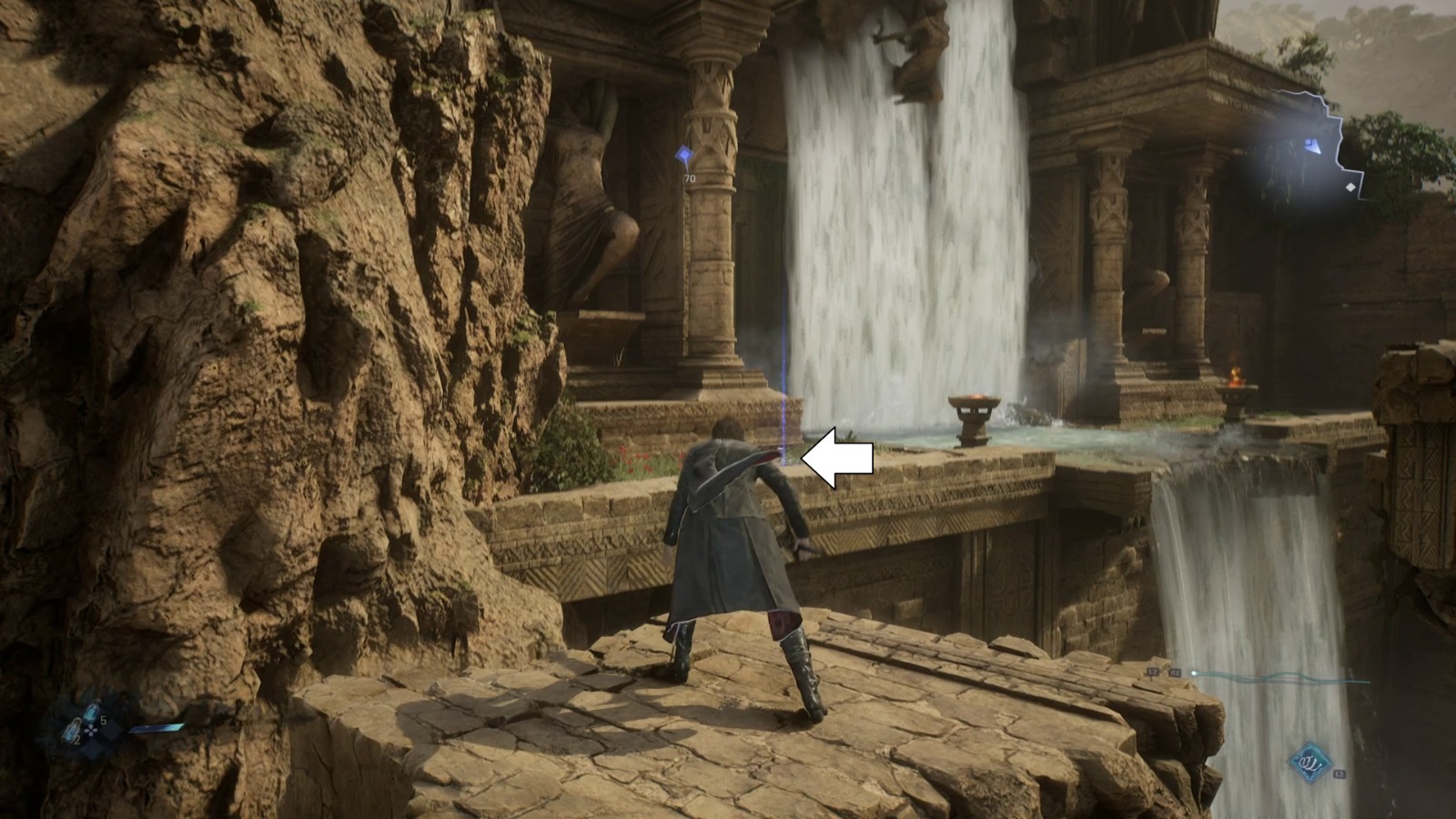1456x819 pixels.
Task: Toggle the L2 button prompt on the ledge
Action: click(1153, 672)
